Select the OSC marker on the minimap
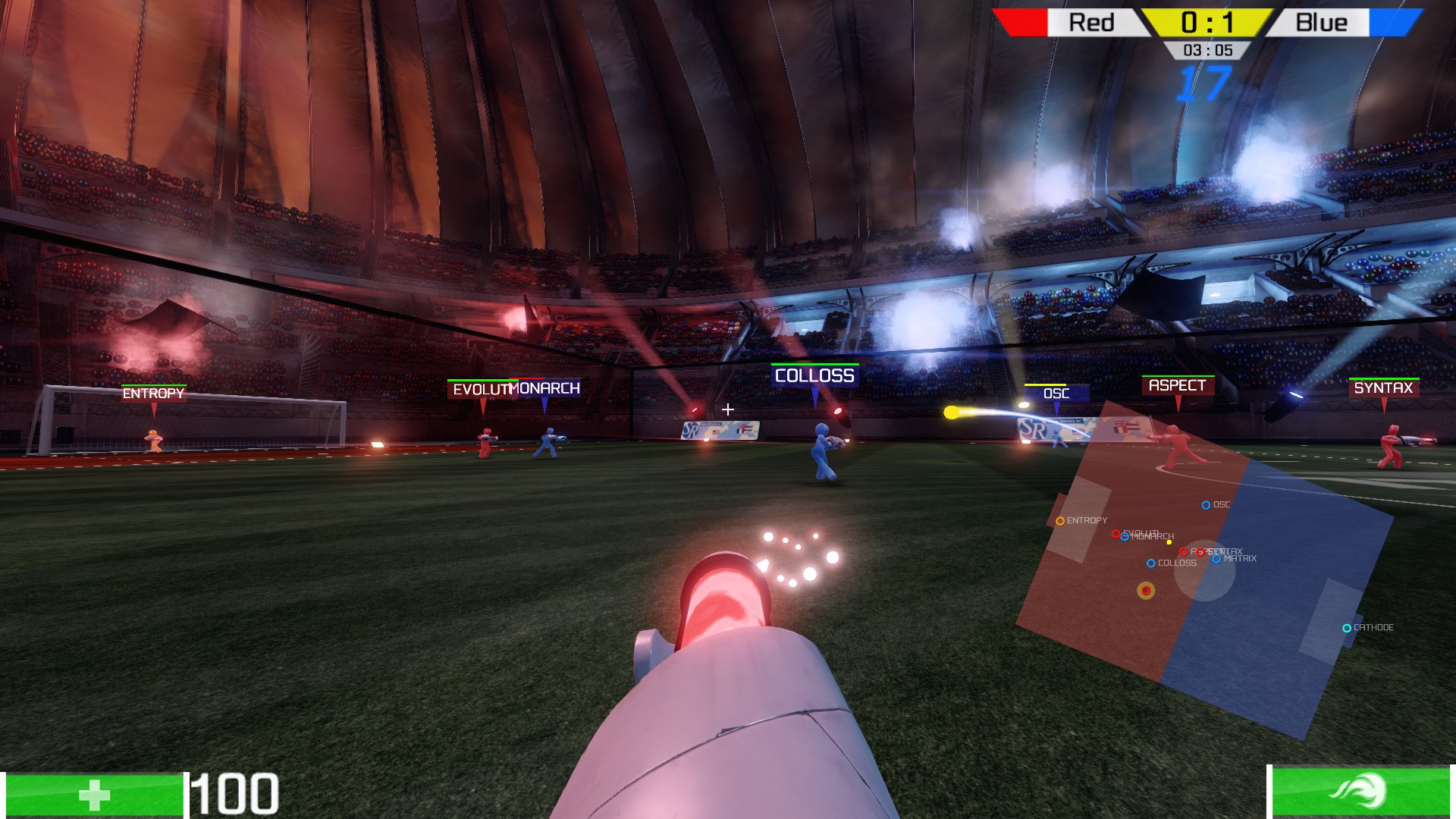1456x819 pixels. click(x=1206, y=505)
